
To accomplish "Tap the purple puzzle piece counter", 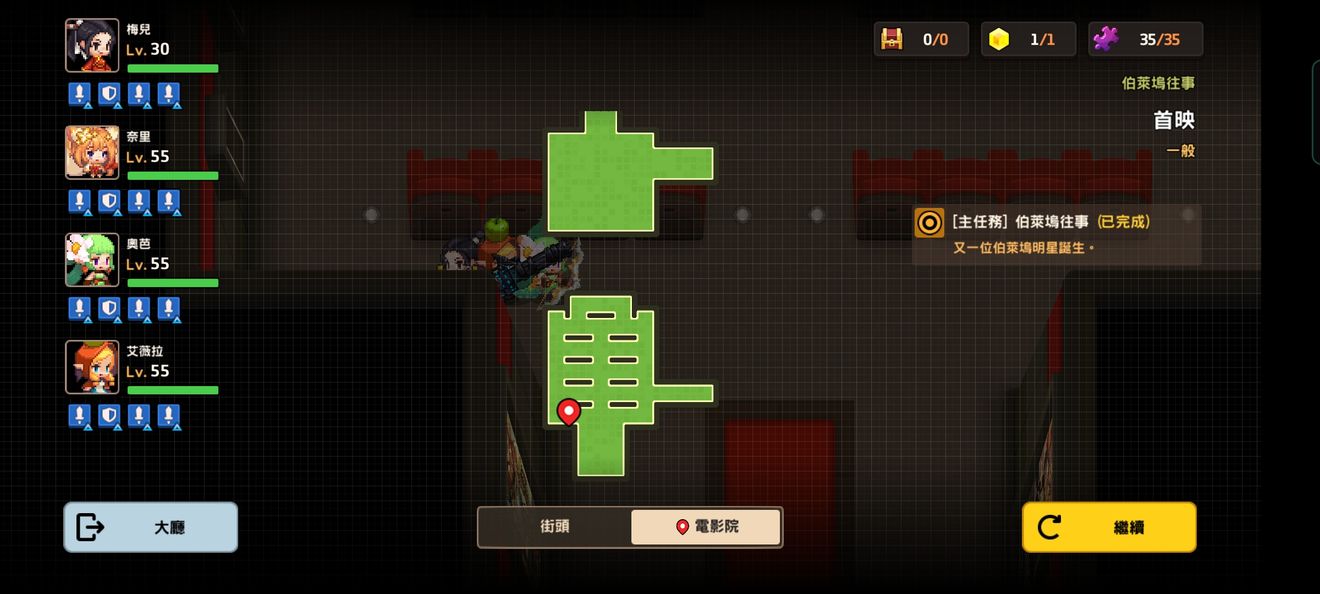I will [1105, 39].
